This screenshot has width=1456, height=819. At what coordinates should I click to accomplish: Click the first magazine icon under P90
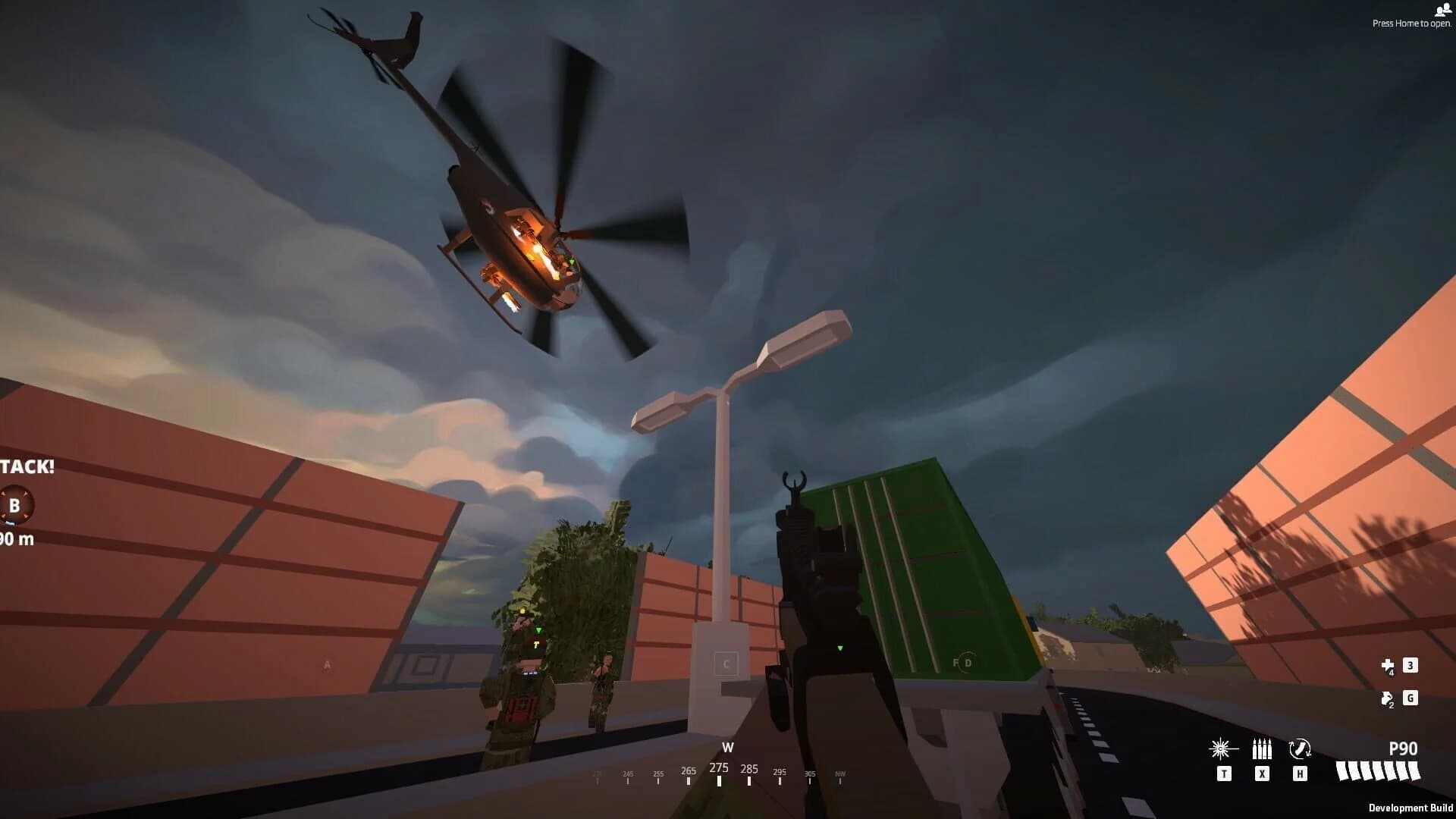[1341, 771]
